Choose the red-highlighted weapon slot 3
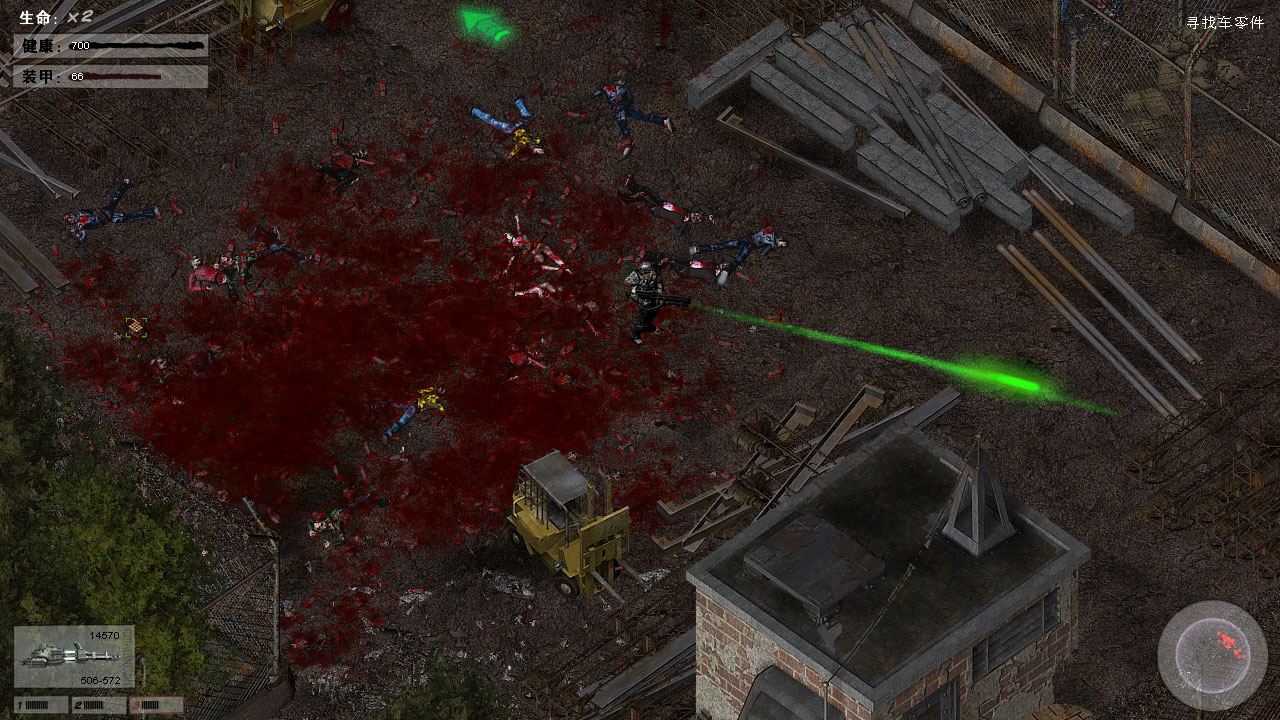 pyautogui.click(x=157, y=705)
